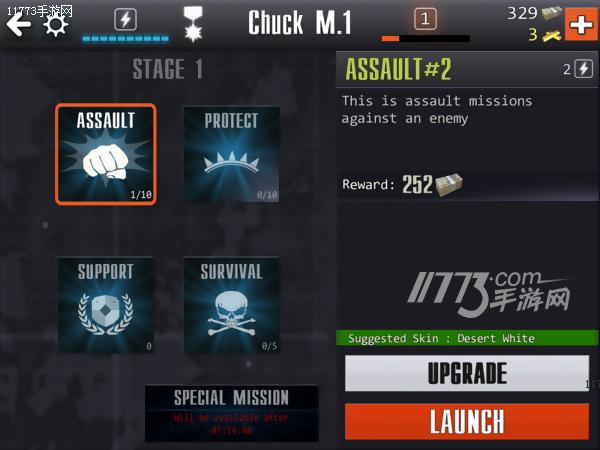Tap the energy lightning bolt icon
The height and width of the screenshot is (450, 600).
[x=125, y=19]
